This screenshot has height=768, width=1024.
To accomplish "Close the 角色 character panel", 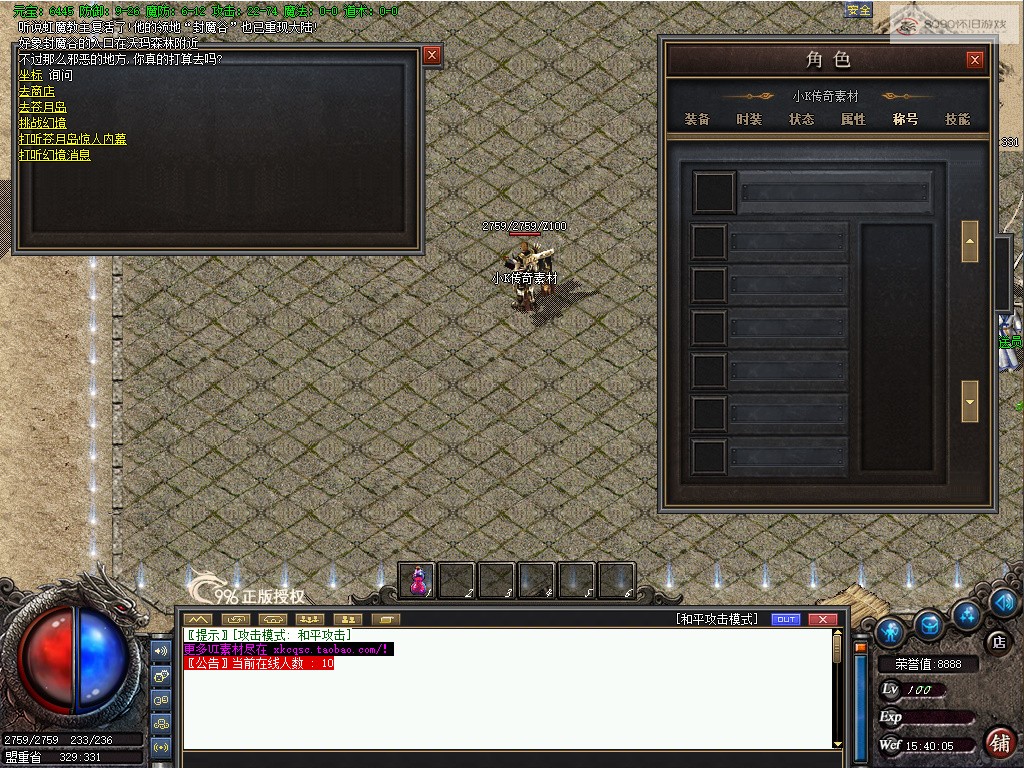I will [x=975, y=60].
